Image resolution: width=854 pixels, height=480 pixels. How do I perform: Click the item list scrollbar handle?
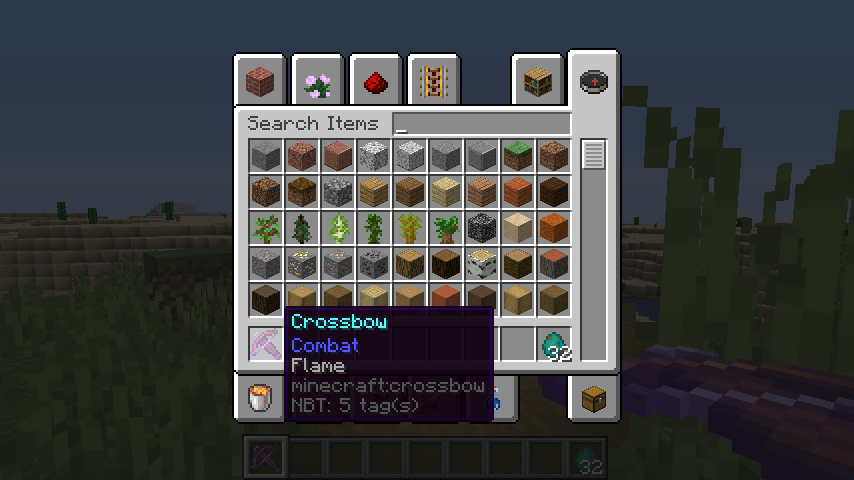(x=594, y=155)
